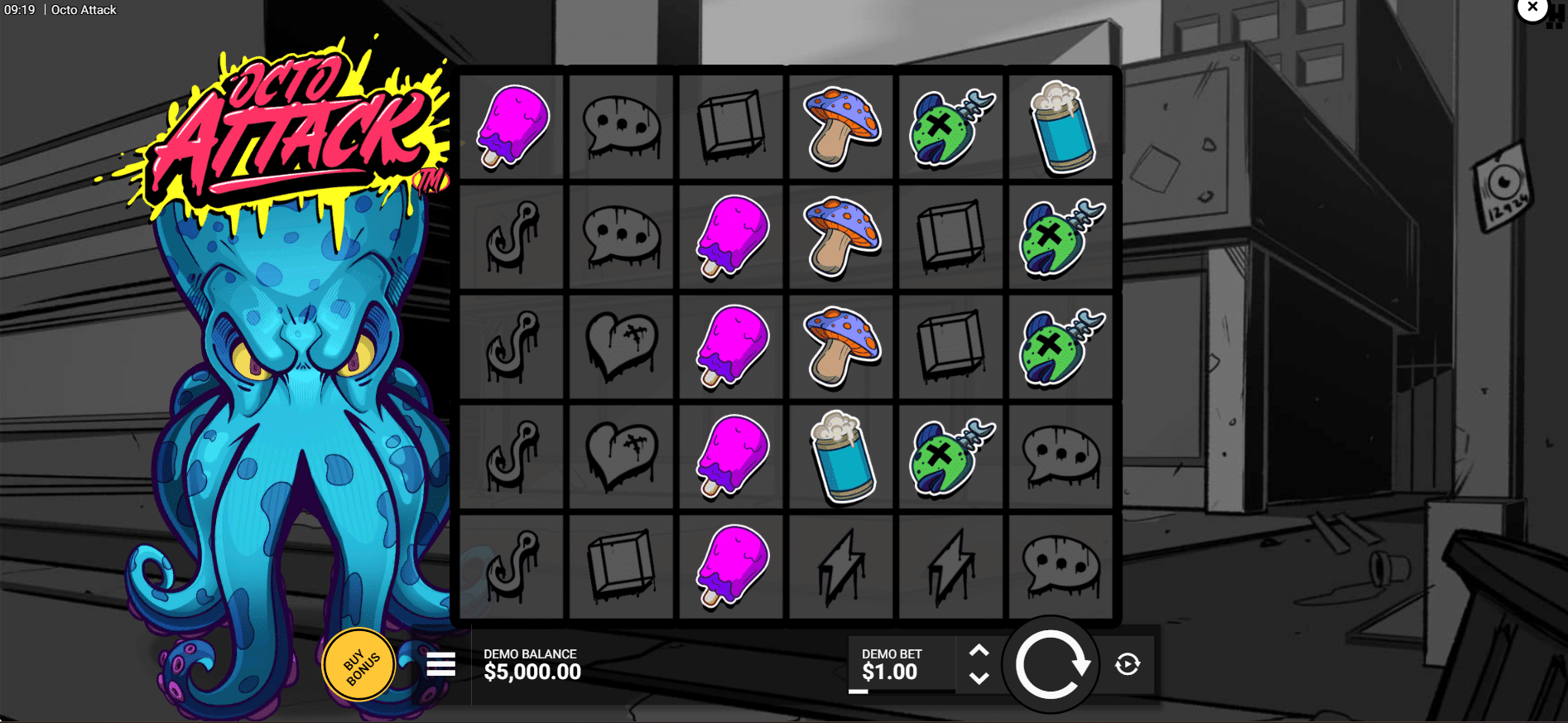Select the purple popsicle symbol on reel one
The height and width of the screenshot is (723, 1568).
click(x=510, y=126)
